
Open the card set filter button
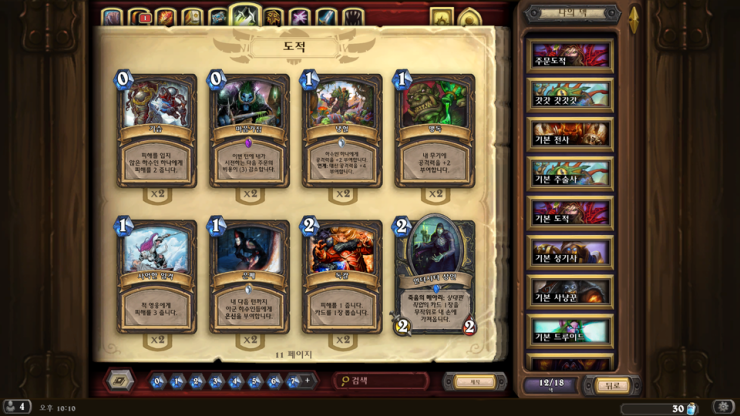(x=119, y=381)
